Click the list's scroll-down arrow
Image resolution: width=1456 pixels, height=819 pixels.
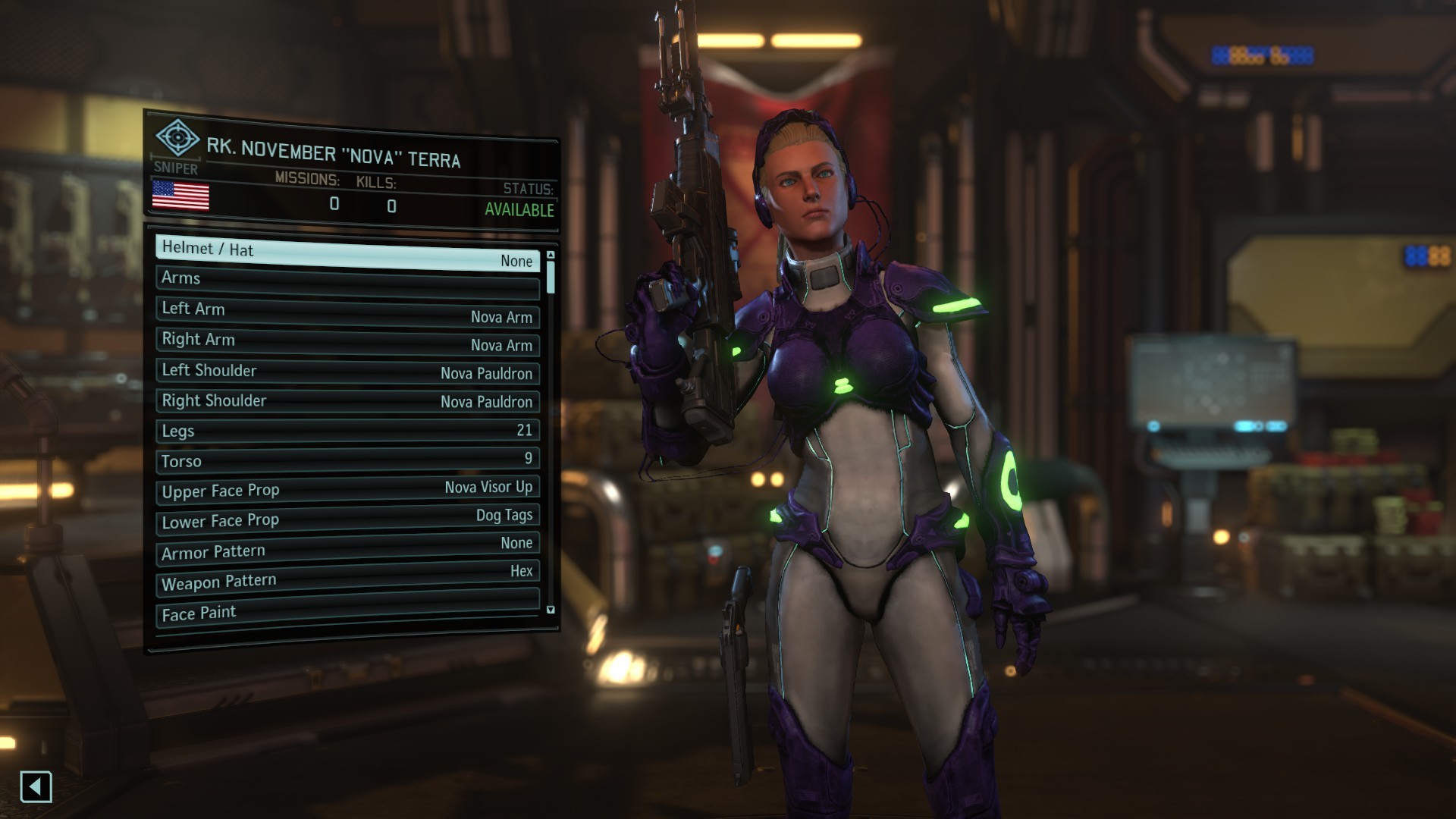551,609
